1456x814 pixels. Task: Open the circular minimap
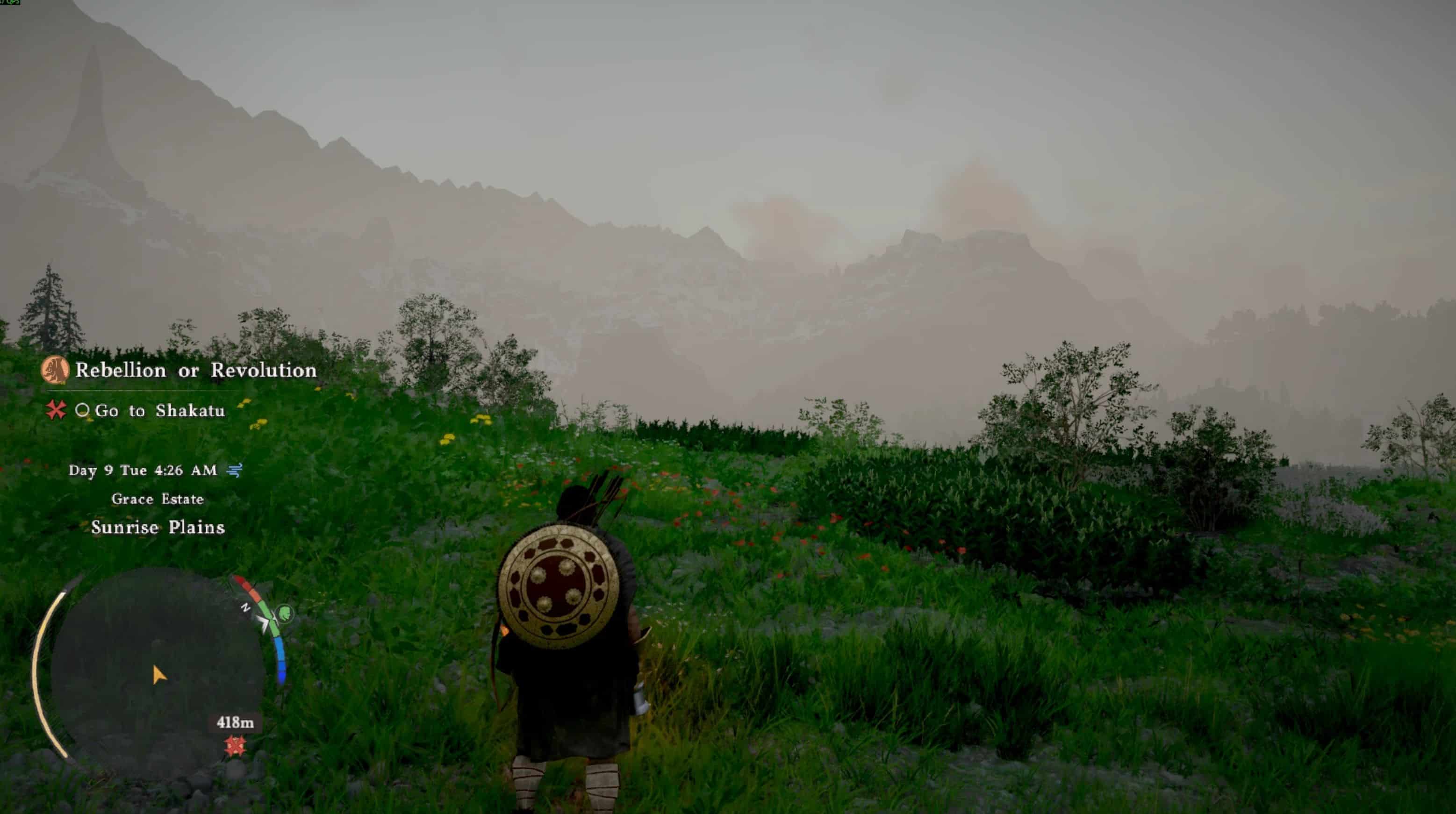(x=157, y=672)
